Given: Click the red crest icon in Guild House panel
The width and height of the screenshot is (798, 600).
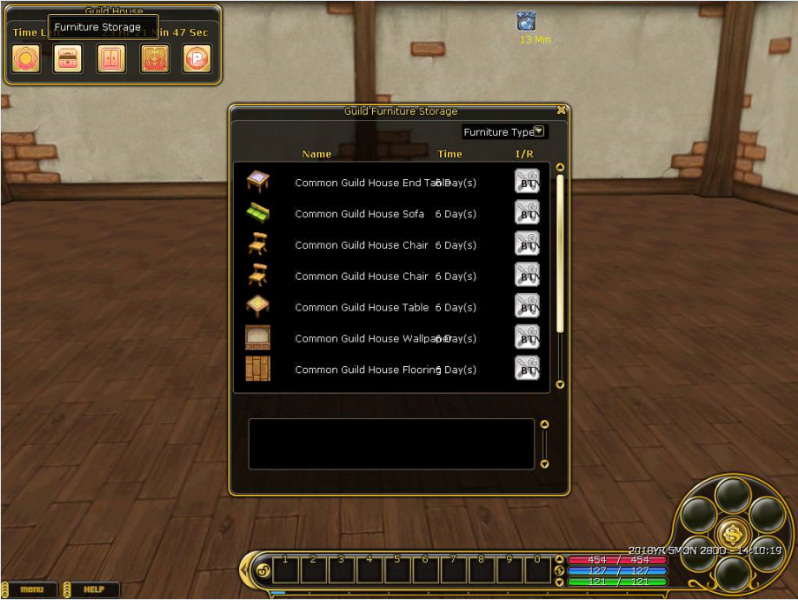Looking at the screenshot, I should coord(154,58).
